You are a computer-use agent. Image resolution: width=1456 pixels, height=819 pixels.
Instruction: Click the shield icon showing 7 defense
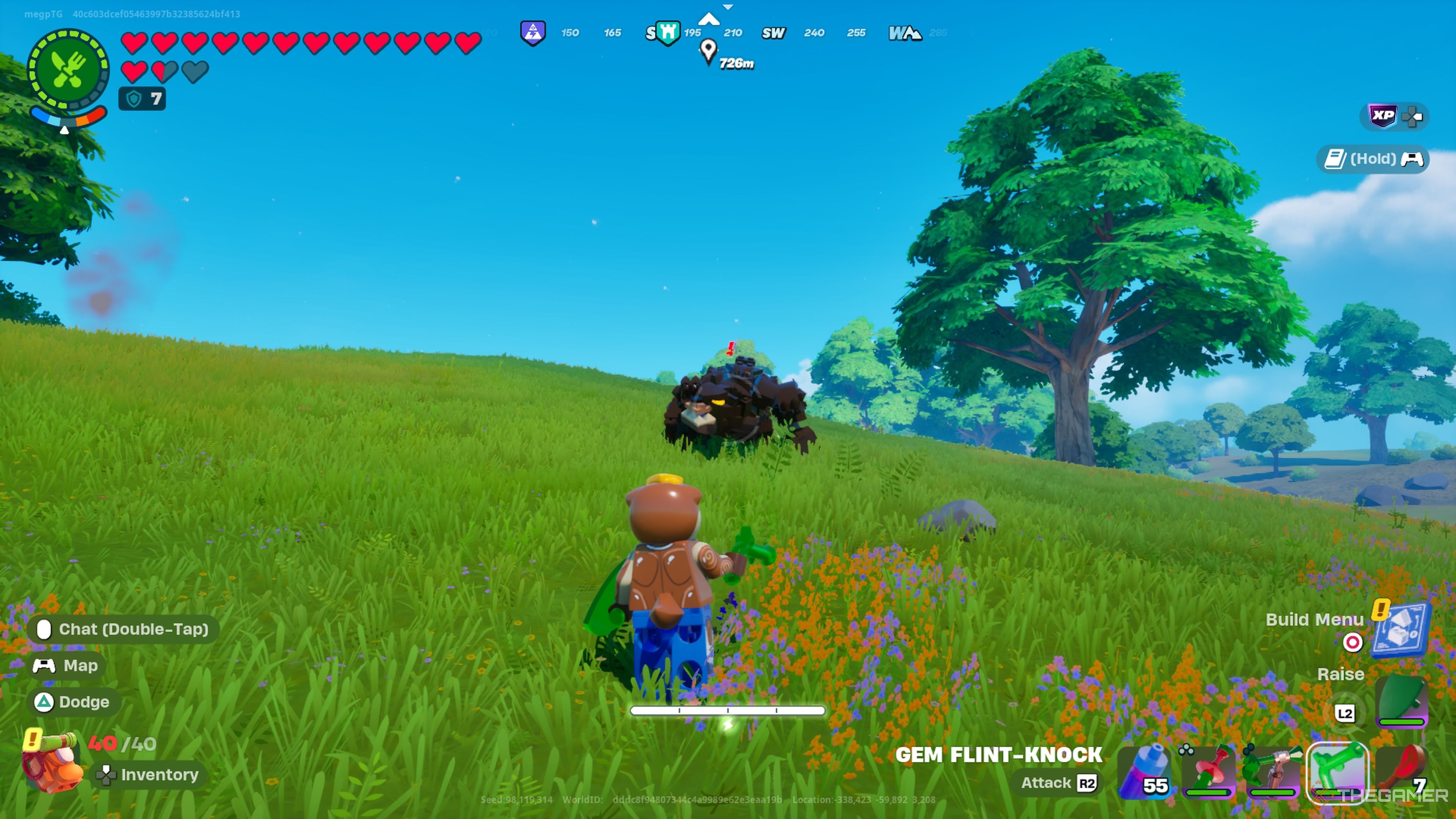[x=141, y=98]
